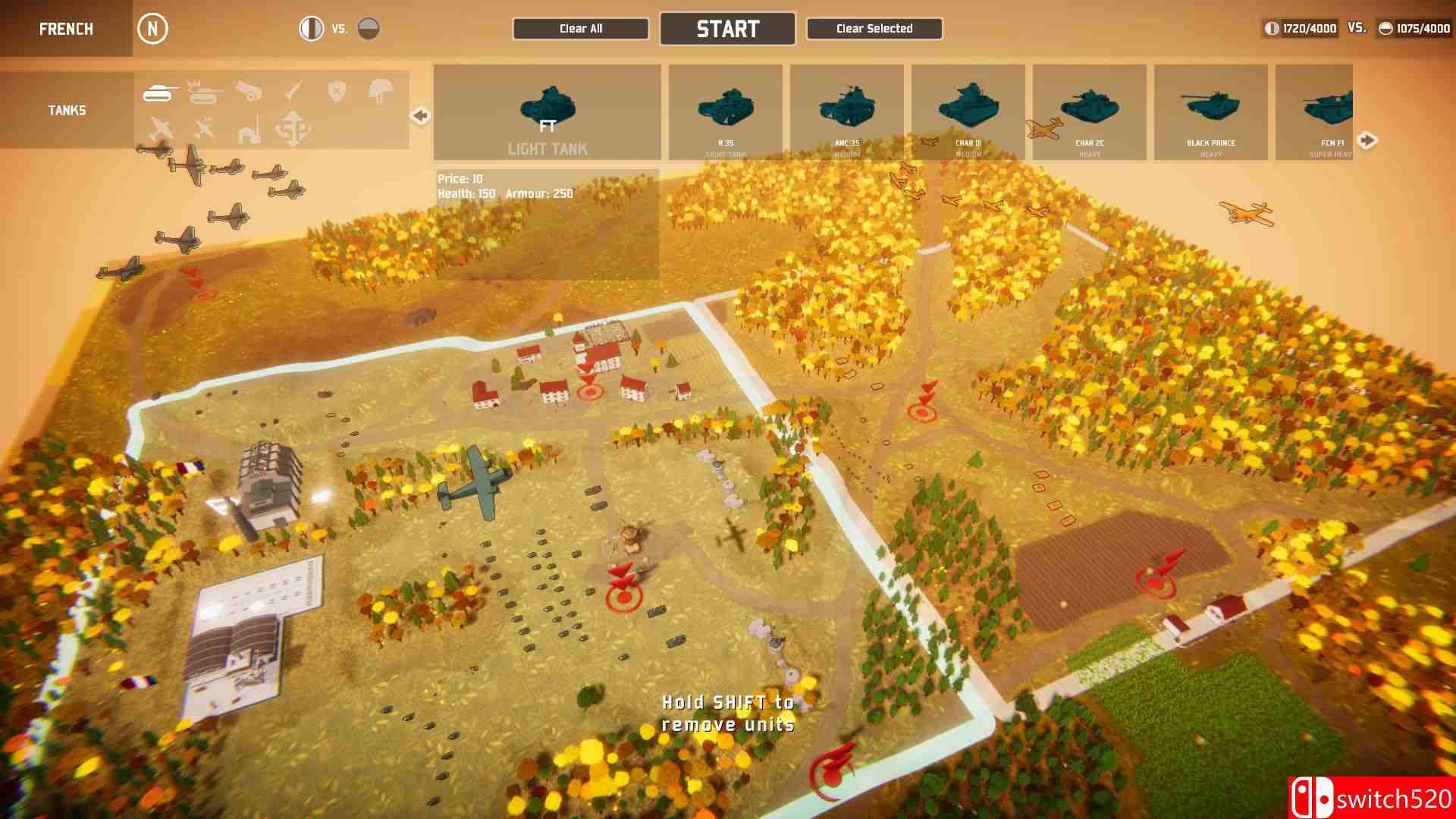Click Clear Selected to remove chosen units
1456x819 pixels.
click(x=874, y=28)
